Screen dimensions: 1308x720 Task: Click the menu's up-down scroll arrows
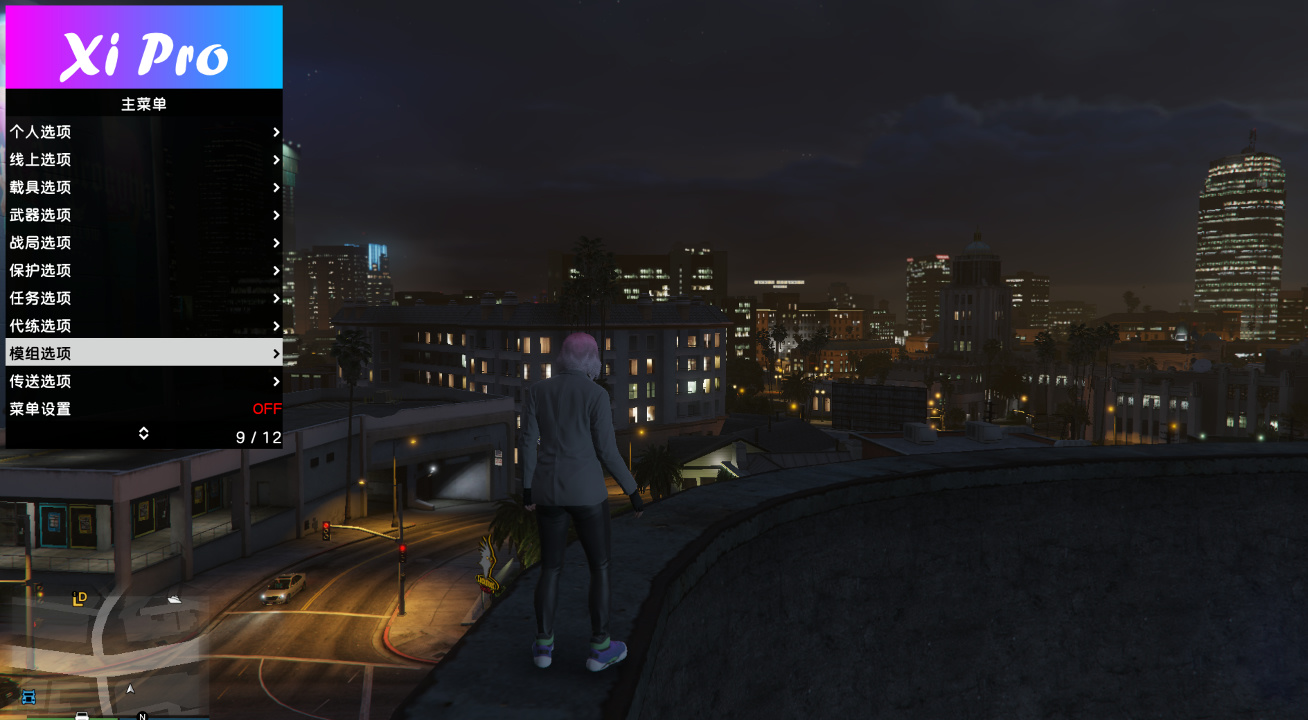pos(143,433)
